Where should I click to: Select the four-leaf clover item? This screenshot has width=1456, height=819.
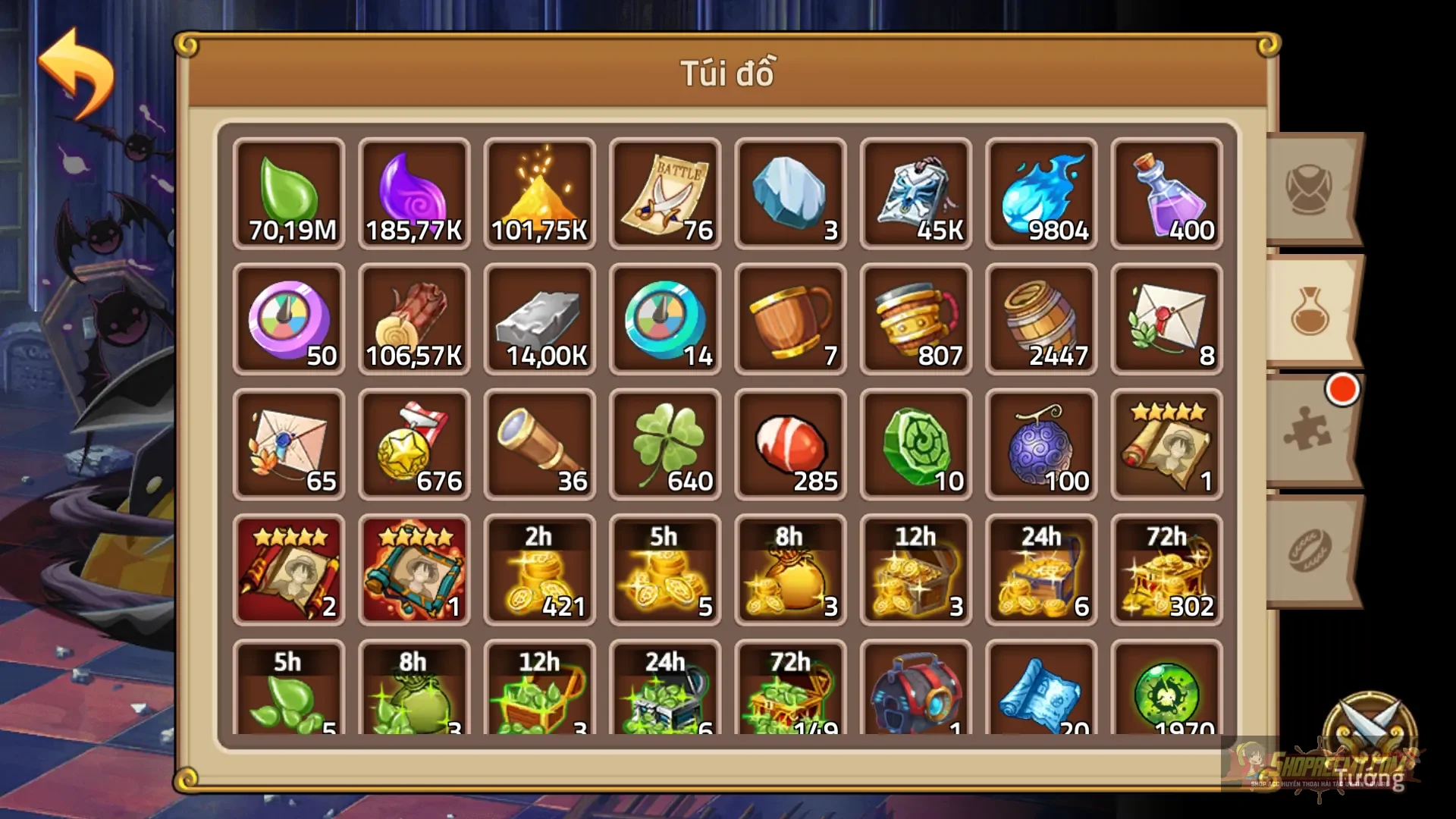coord(664,444)
